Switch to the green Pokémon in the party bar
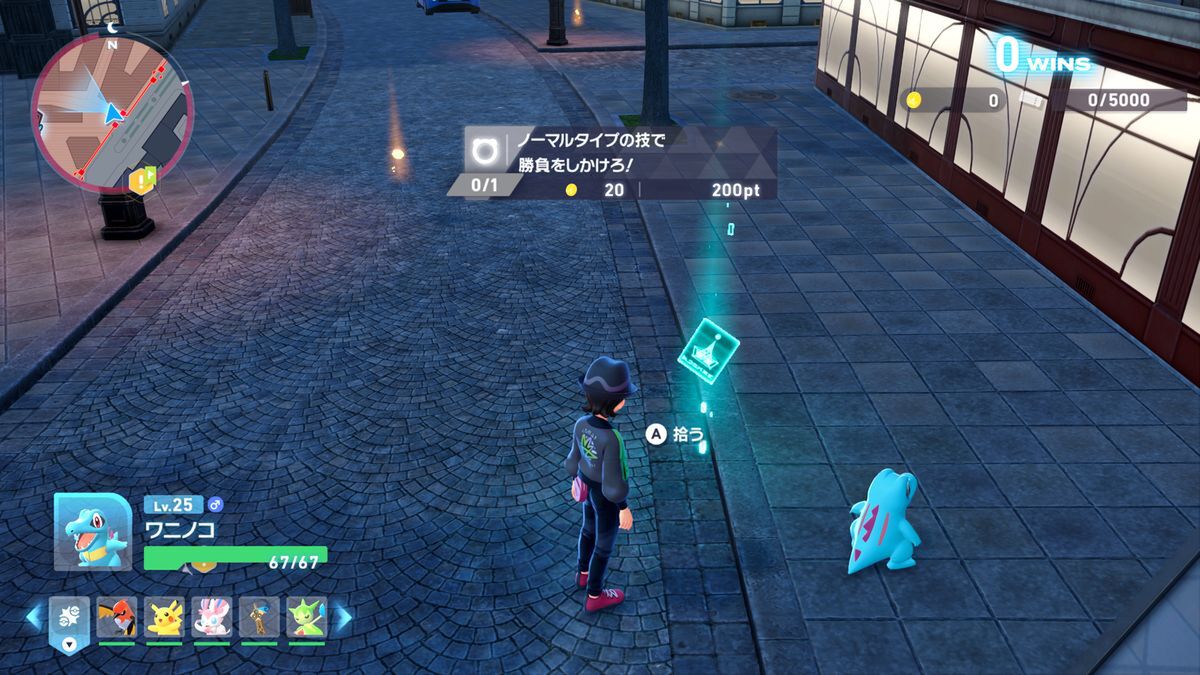 307,618
